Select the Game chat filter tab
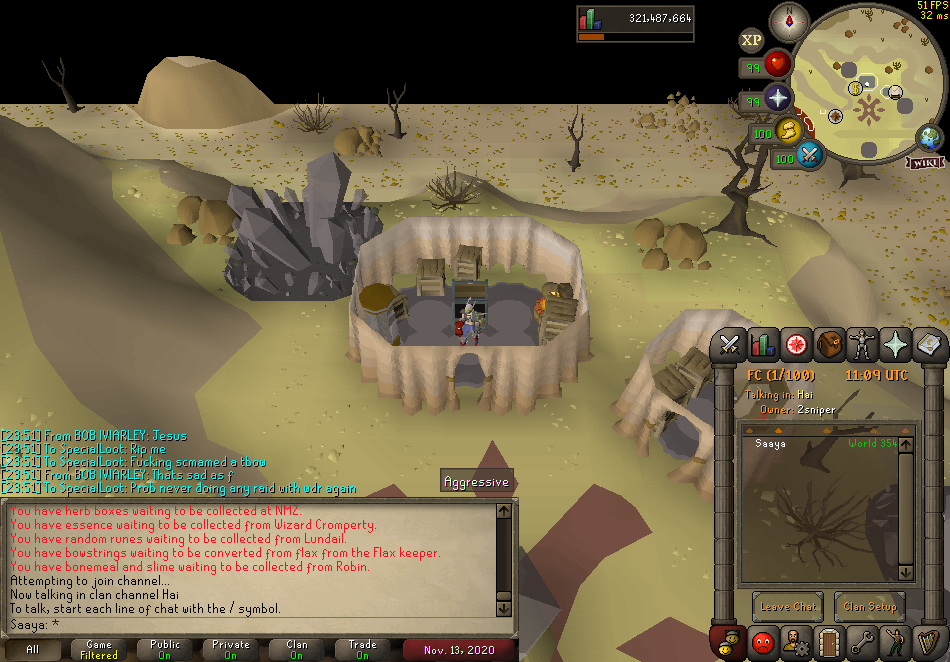This screenshot has width=950, height=662. pyautogui.click(x=99, y=650)
